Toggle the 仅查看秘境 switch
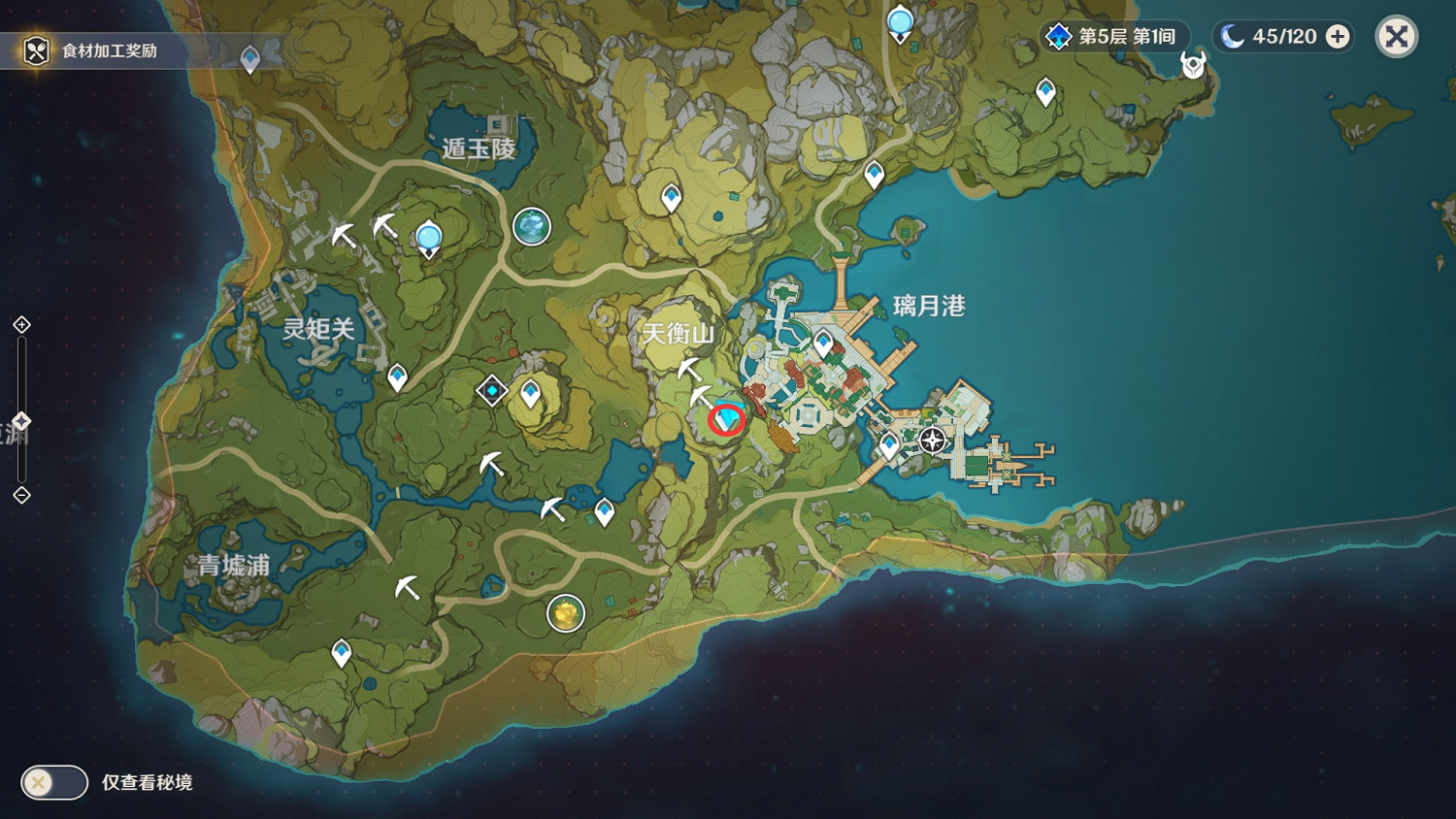The width and height of the screenshot is (1456, 819). (x=53, y=782)
